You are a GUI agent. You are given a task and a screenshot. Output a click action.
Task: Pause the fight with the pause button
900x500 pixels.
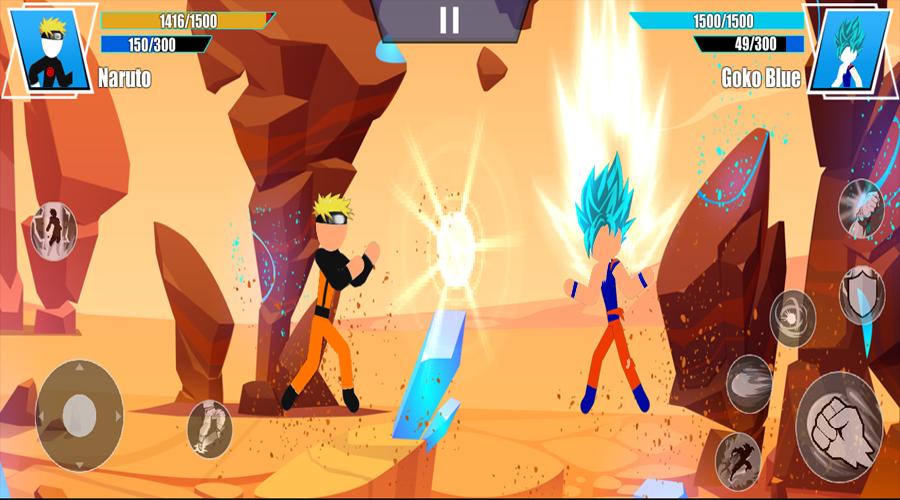[x=450, y=20]
